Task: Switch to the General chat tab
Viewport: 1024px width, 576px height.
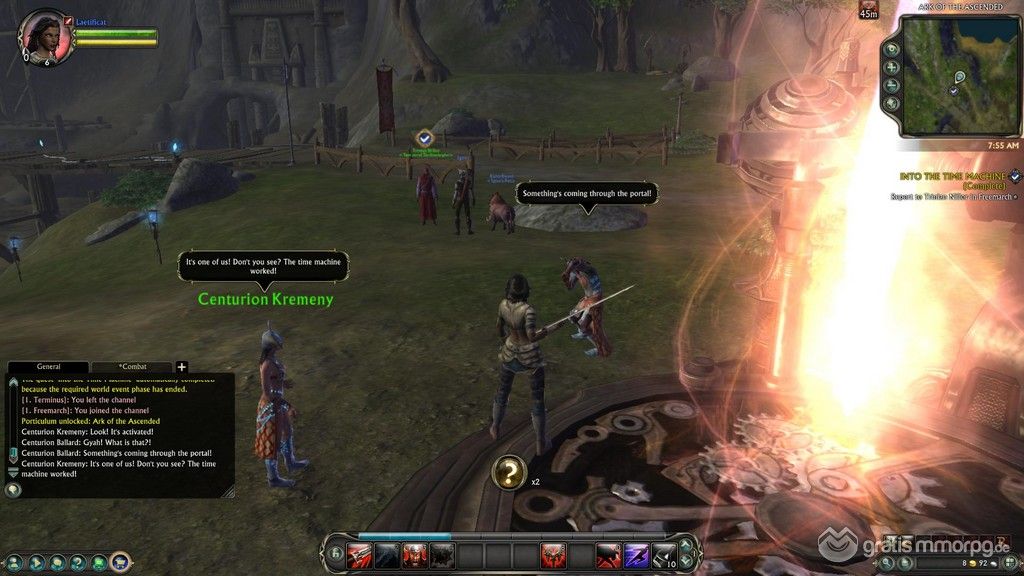Action: 48,367
